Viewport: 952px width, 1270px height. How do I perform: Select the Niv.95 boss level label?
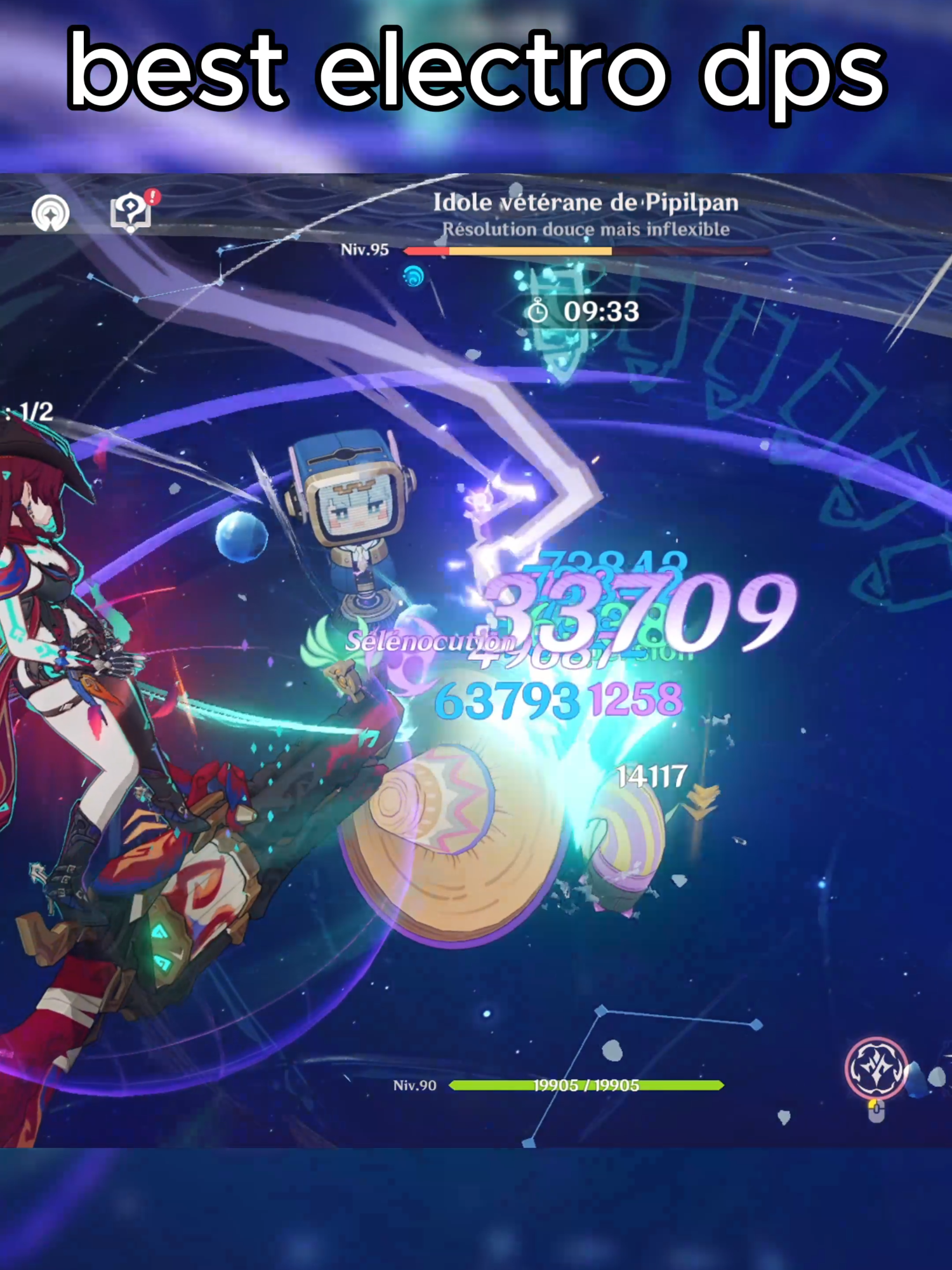(365, 249)
